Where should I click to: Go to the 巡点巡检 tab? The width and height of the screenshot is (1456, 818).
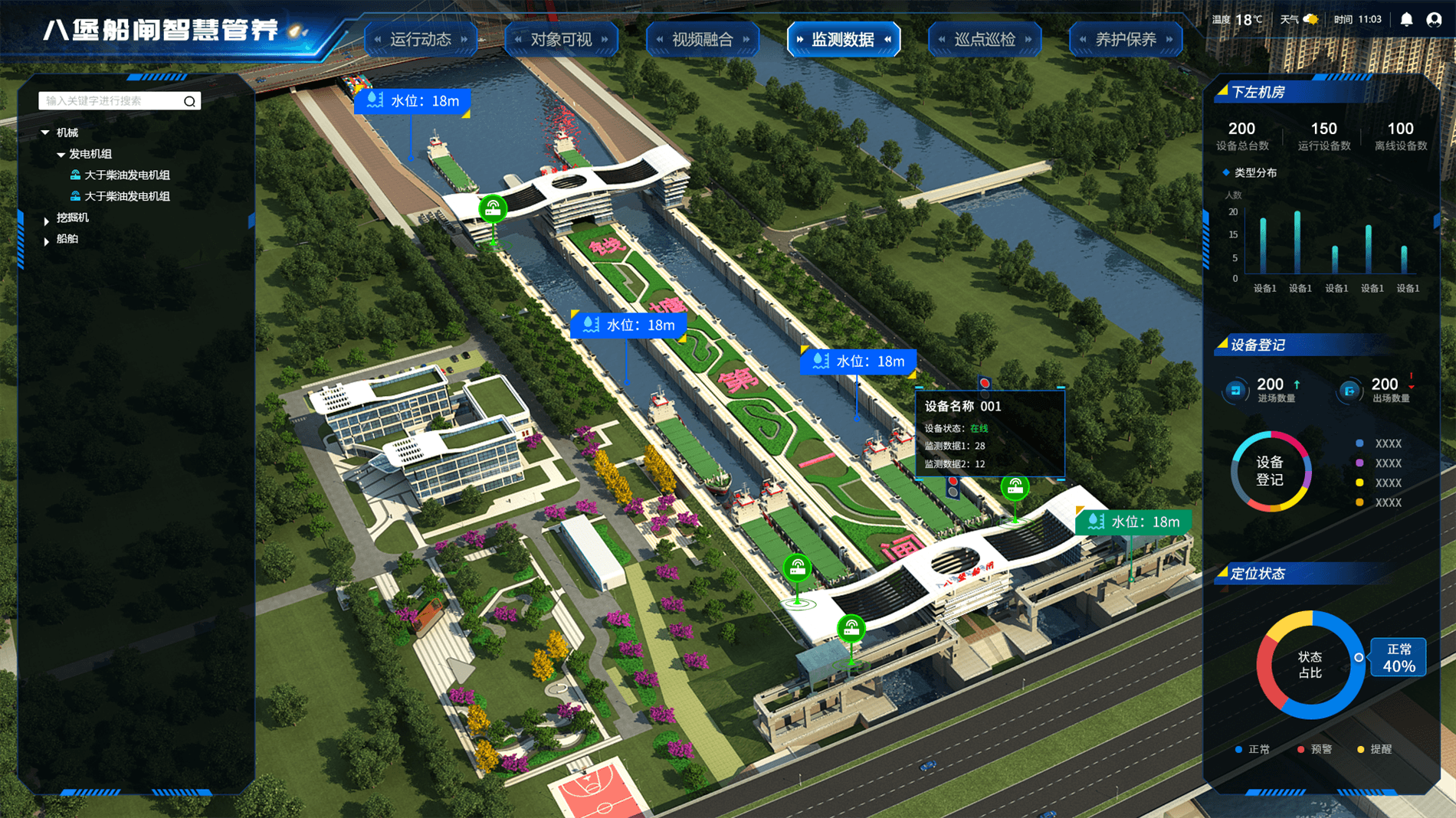(x=984, y=39)
